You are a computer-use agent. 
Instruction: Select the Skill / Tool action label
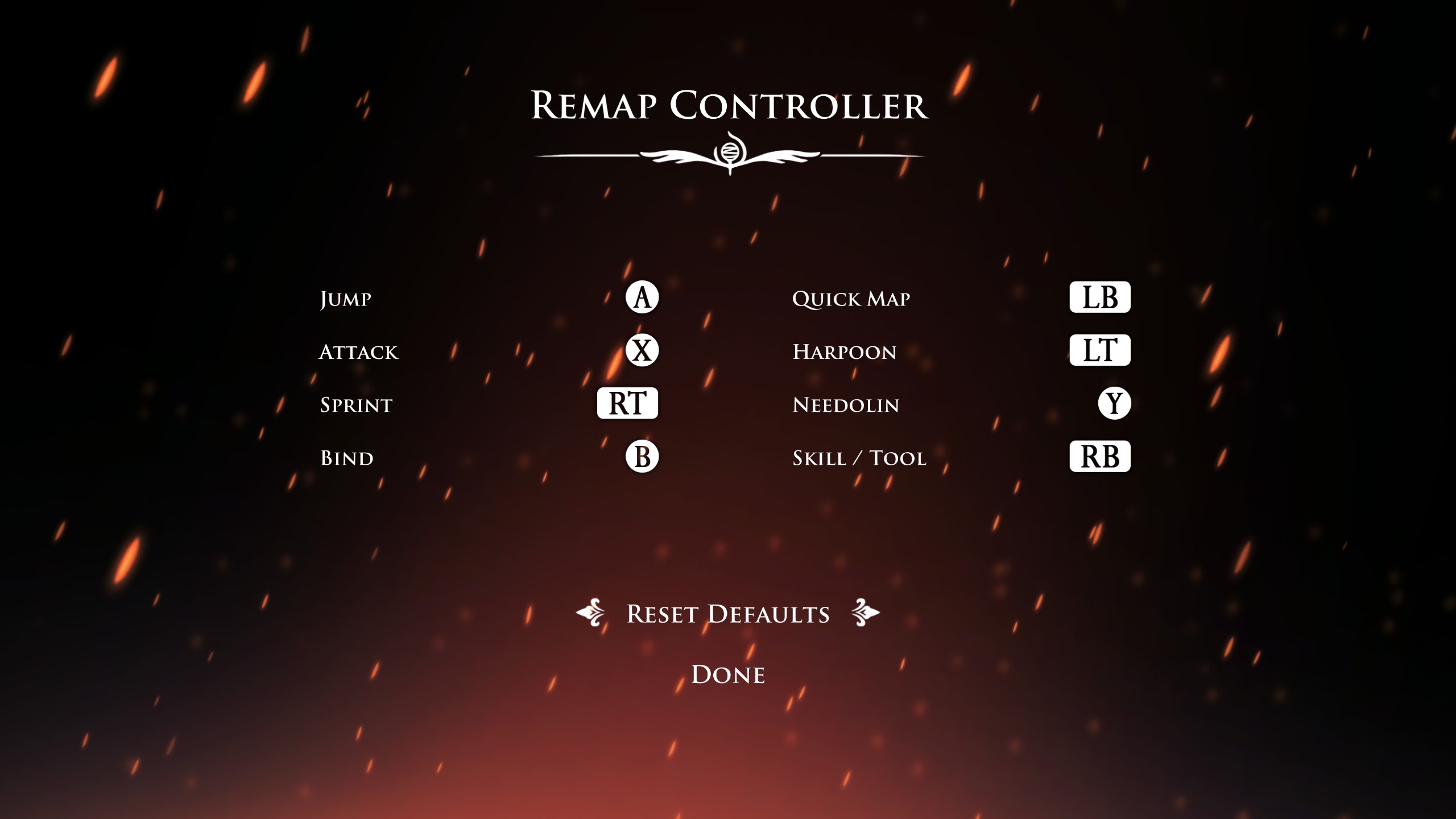pyautogui.click(x=859, y=457)
